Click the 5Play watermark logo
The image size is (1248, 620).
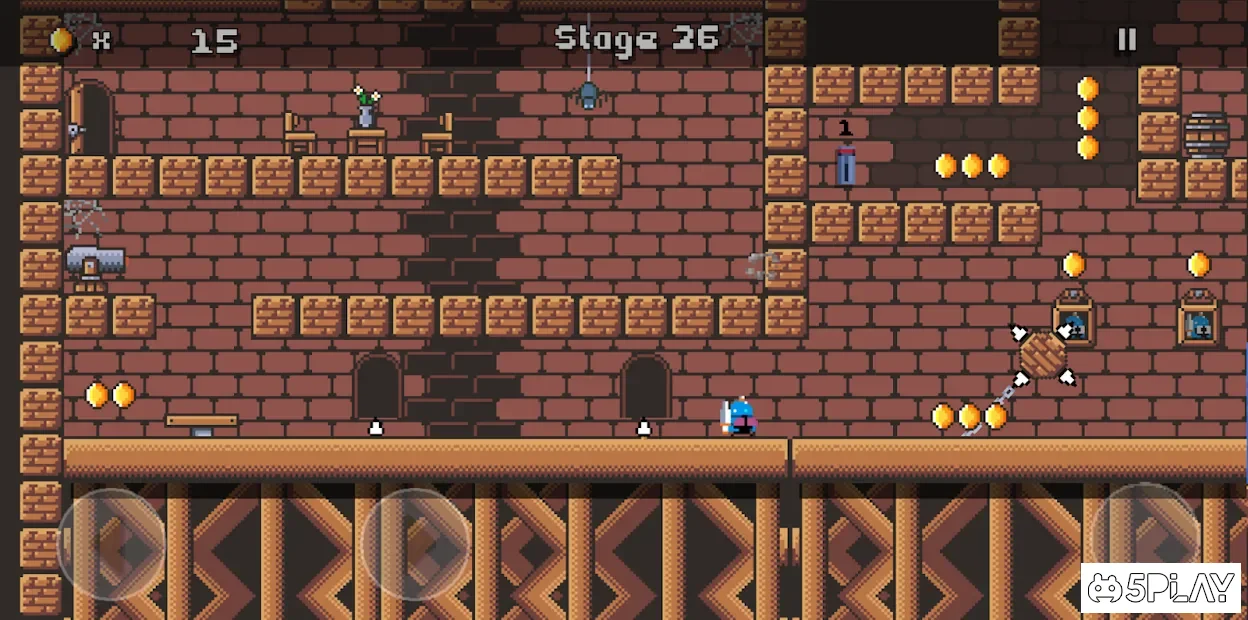point(1160,588)
